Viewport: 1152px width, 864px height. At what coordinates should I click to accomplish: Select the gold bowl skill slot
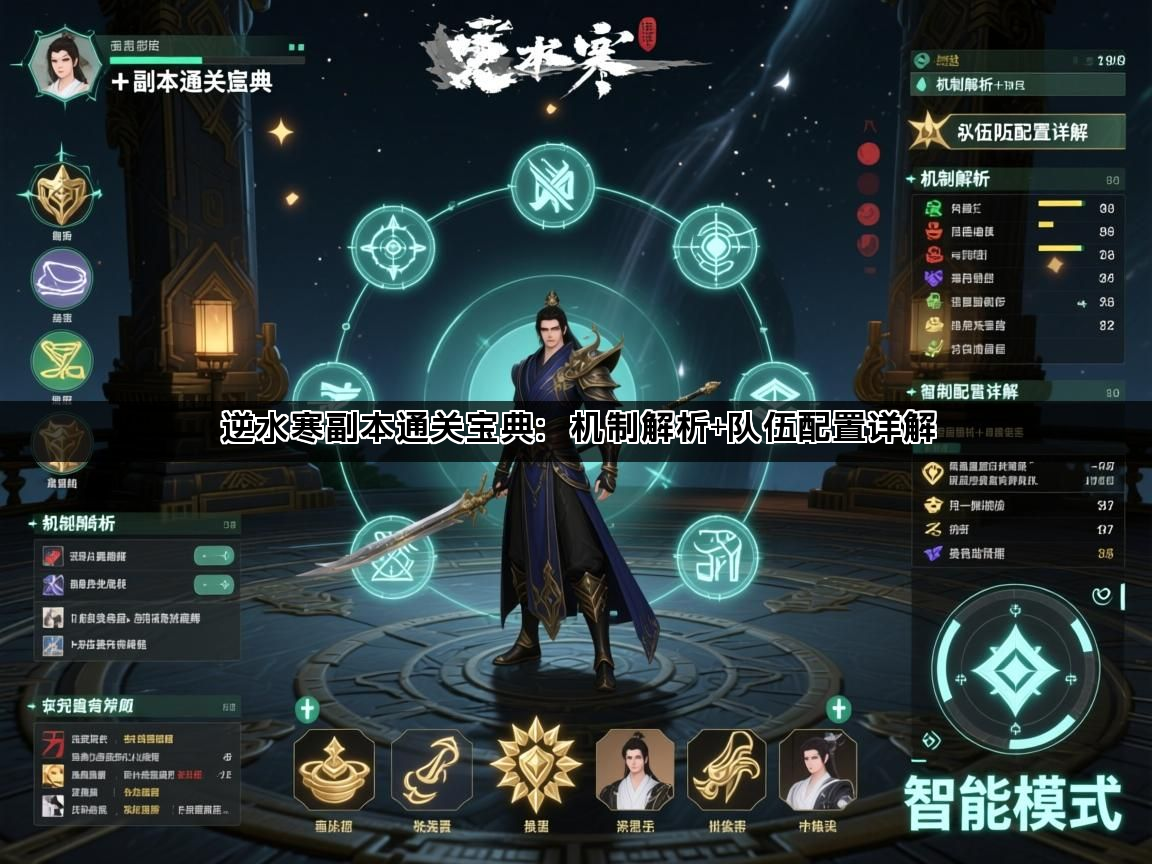(x=334, y=769)
